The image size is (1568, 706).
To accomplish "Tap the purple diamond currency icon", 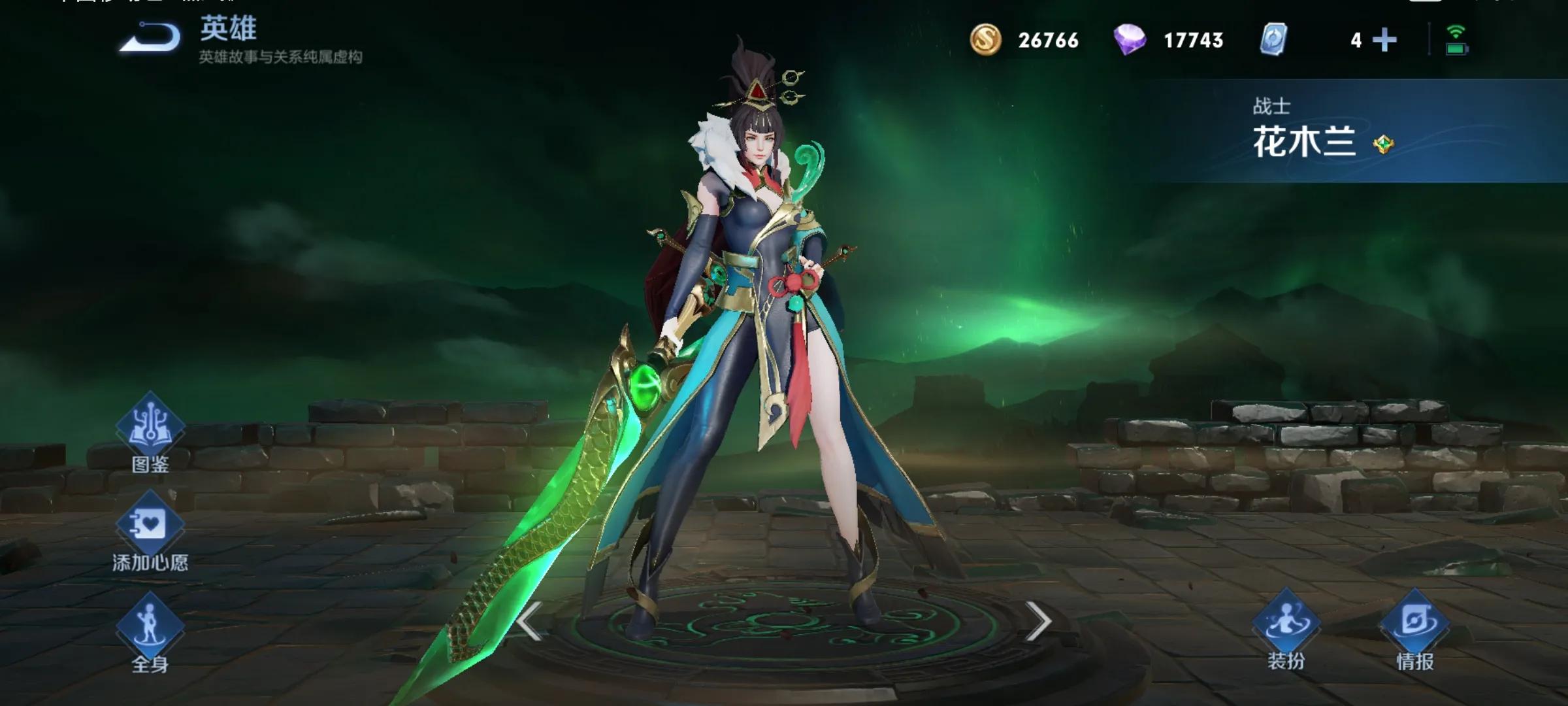I will (1130, 40).
